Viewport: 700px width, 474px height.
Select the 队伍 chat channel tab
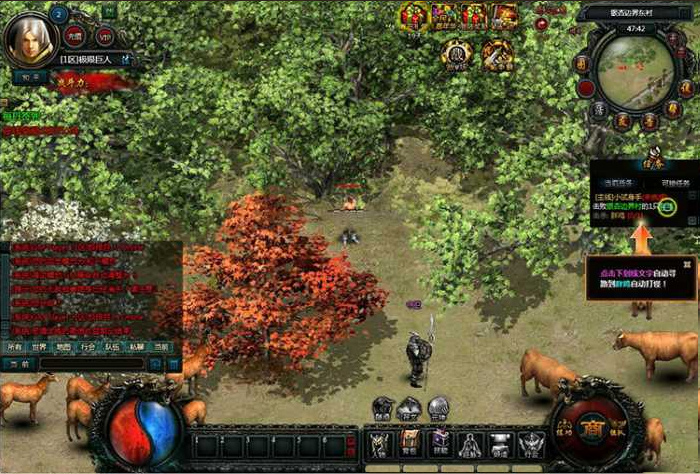[x=112, y=347]
